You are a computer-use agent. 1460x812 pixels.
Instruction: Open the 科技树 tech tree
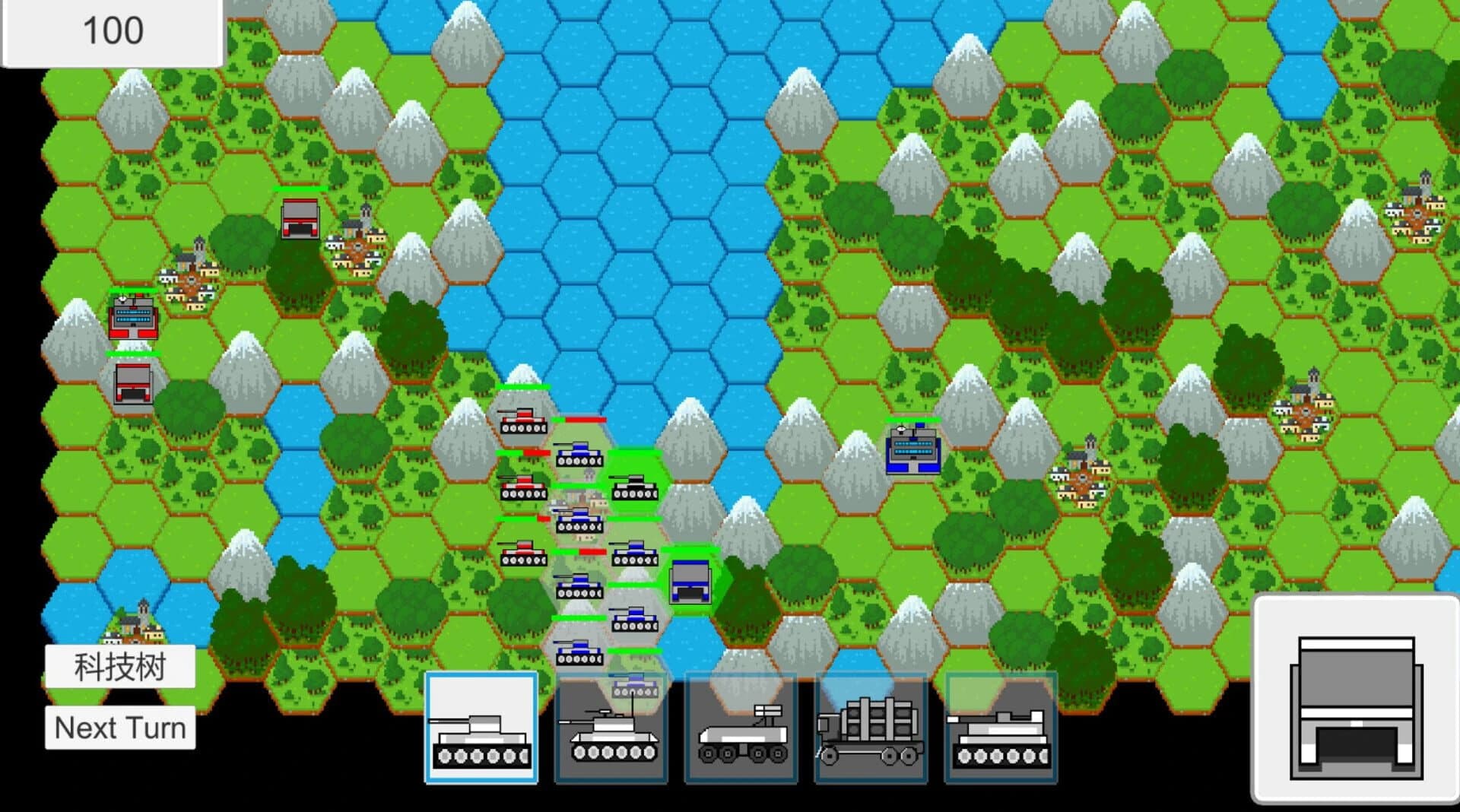tap(122, 668)
